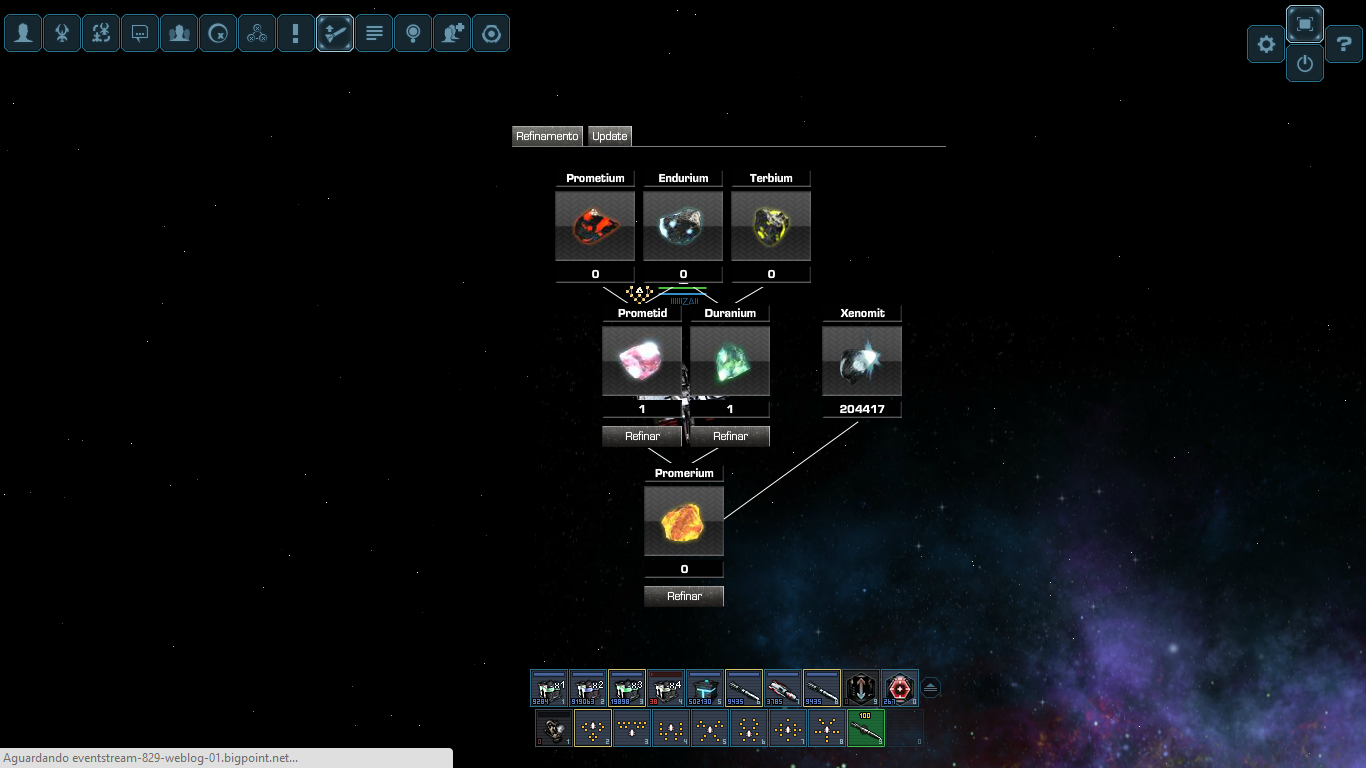Select the drone formation in hotbar slot 2

point(592,729)
